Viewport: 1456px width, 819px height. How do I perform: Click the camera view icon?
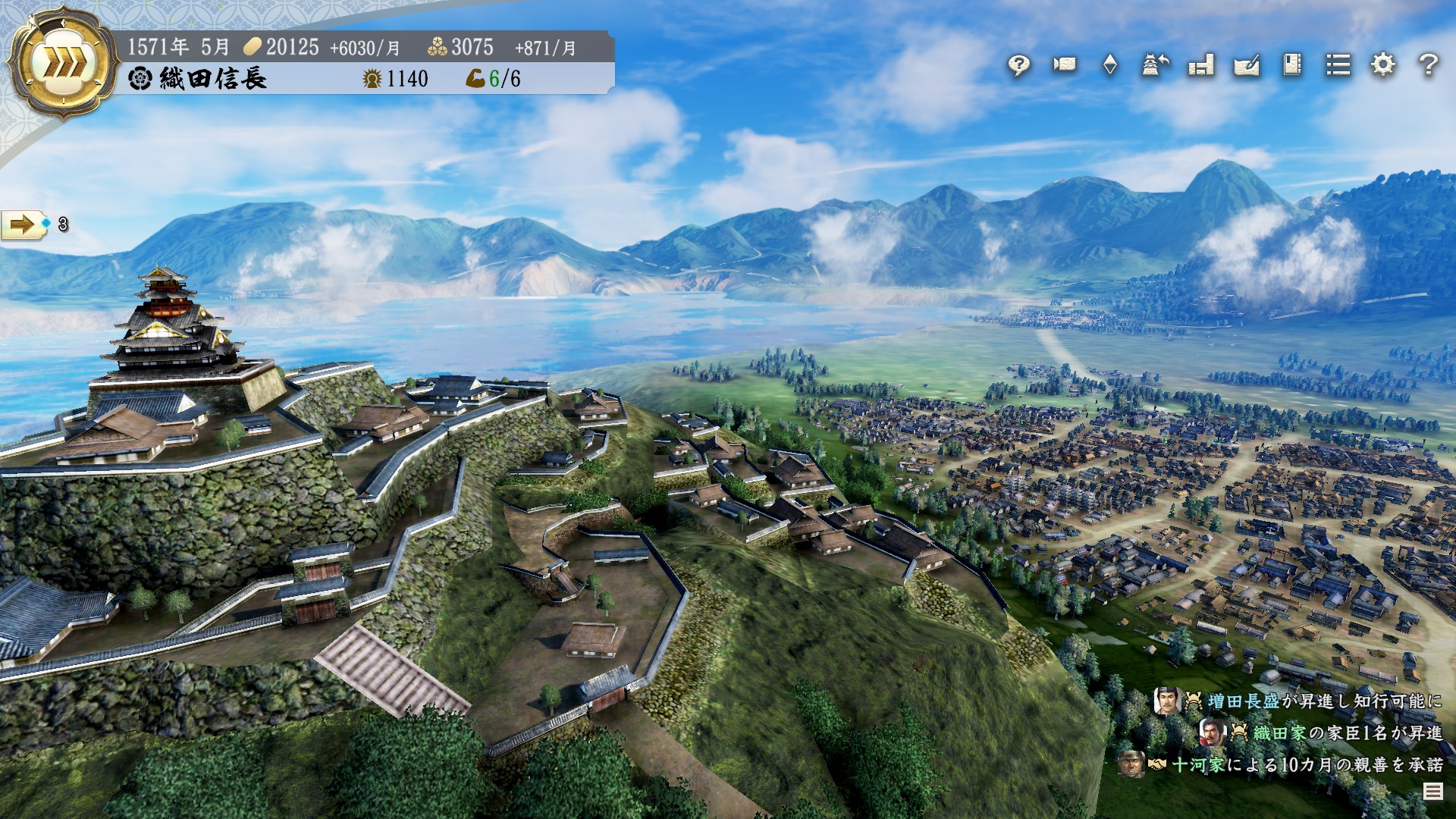1064,65
